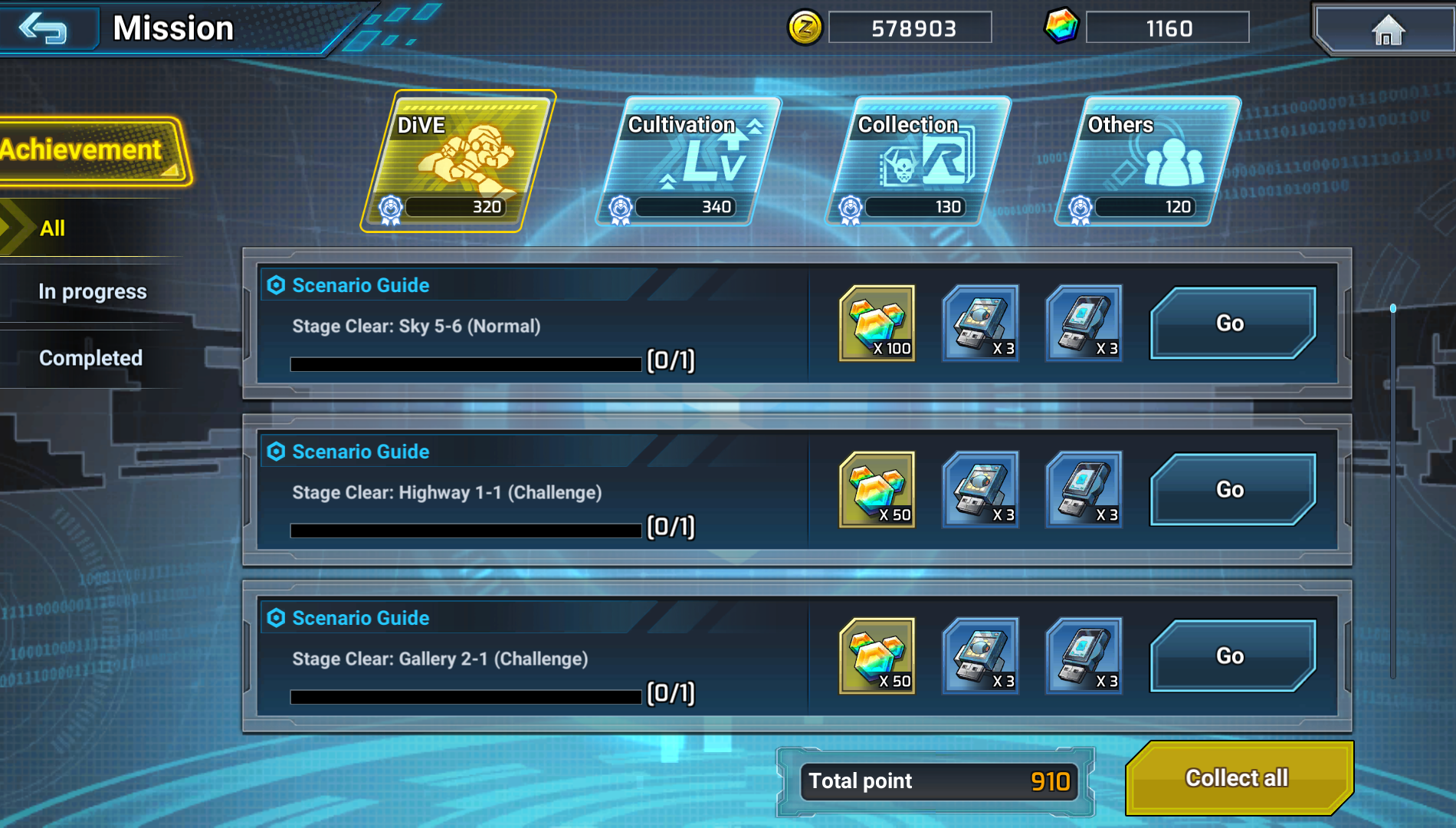Screen dimensions: 1456x828
Task: Return to the home screen
Action: (1386, 31)
